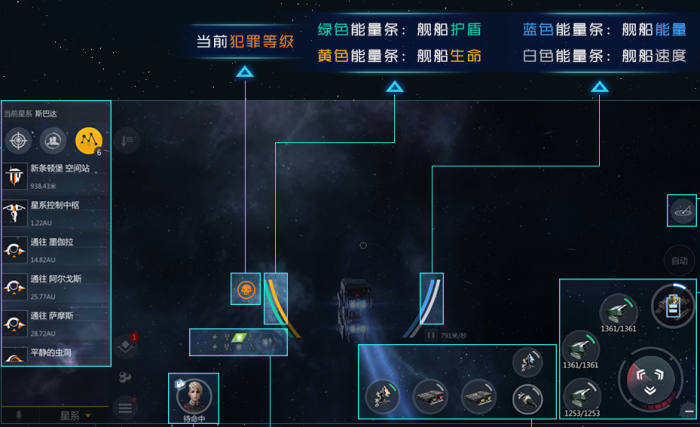
Task: Open the scanner dish icon
Action: pos(682,211)
